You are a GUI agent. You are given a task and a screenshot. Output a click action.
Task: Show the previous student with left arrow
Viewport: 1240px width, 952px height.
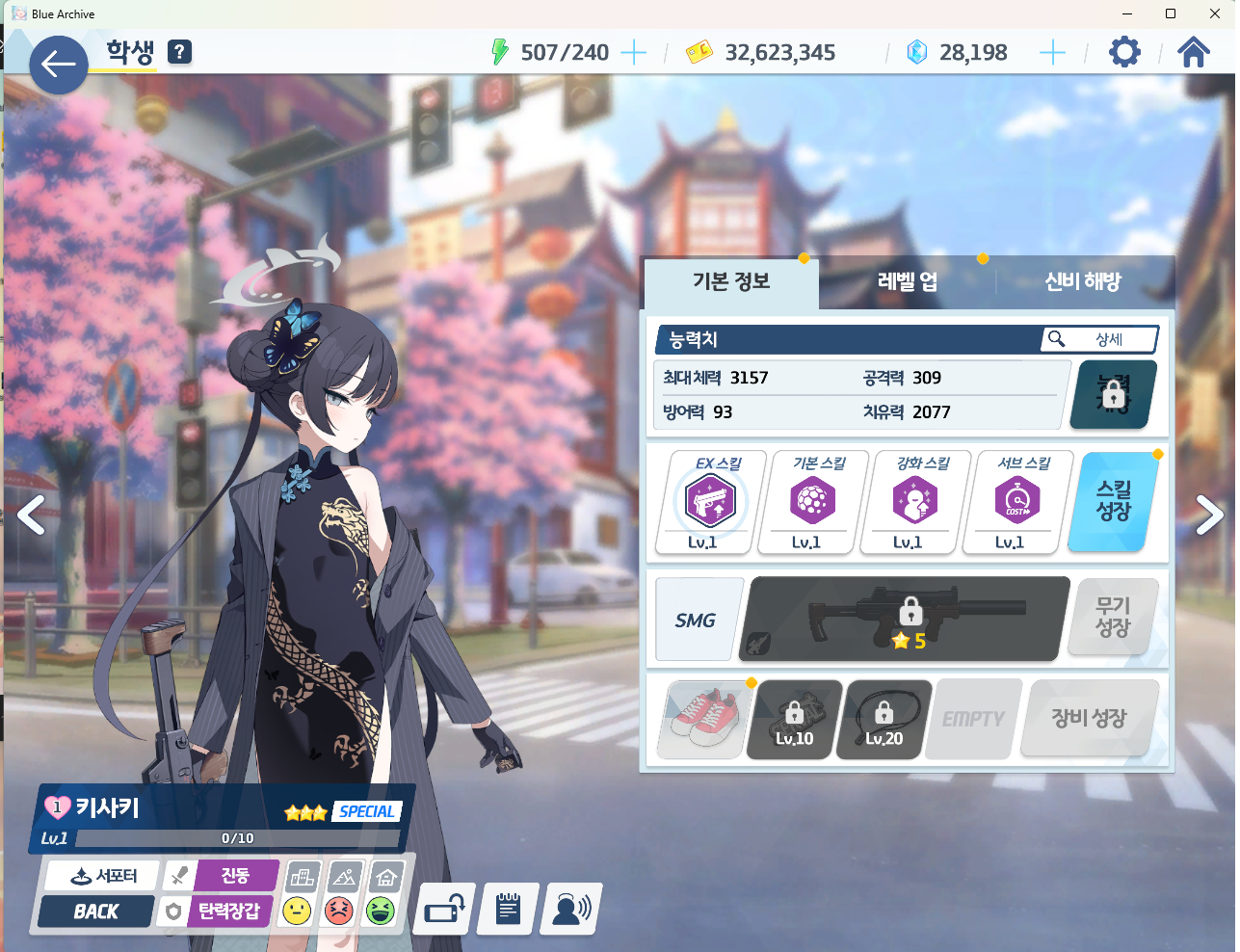click(x=31, y=515)
